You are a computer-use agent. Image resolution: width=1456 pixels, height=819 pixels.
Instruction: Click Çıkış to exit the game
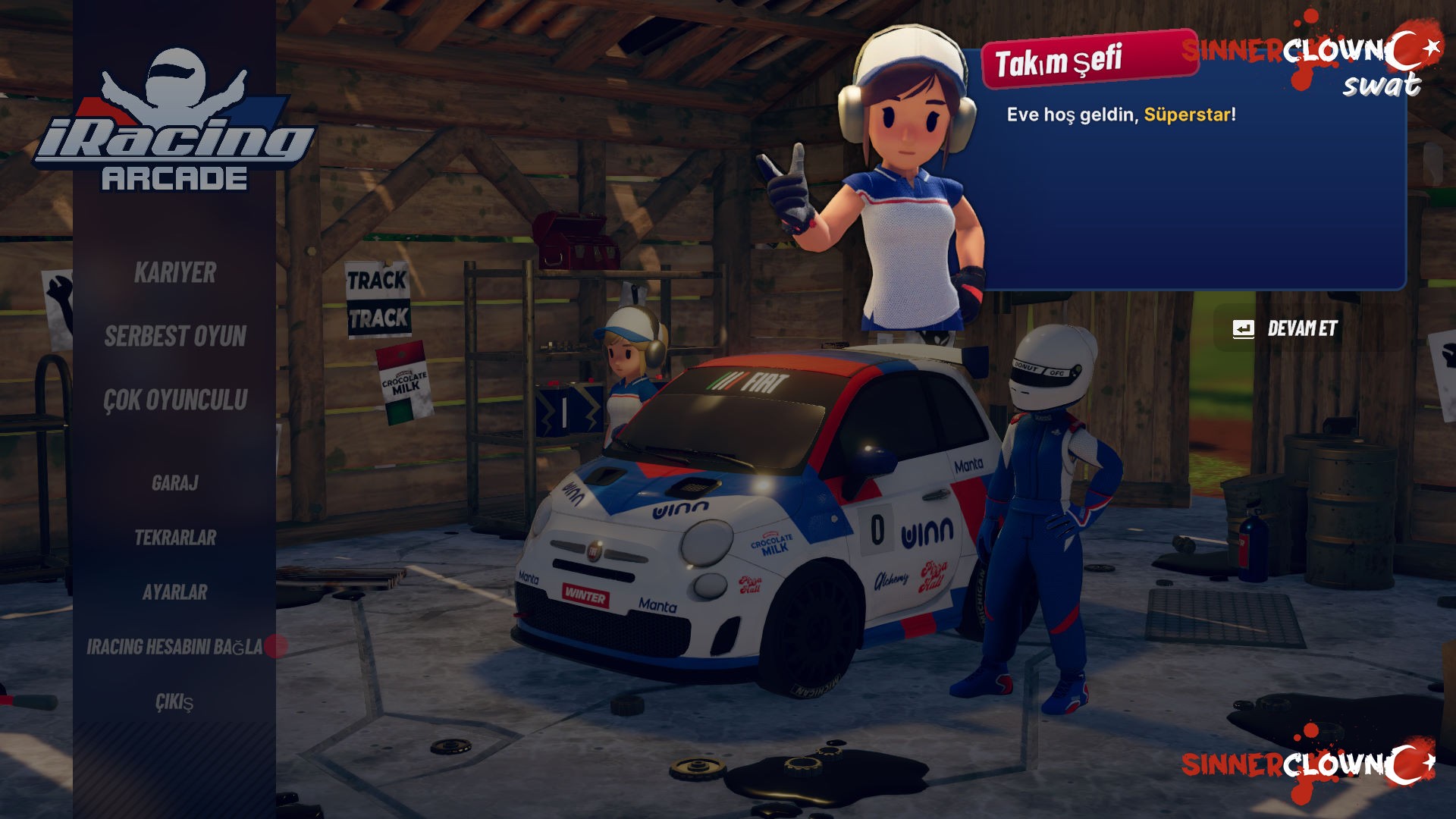(175, 702)
